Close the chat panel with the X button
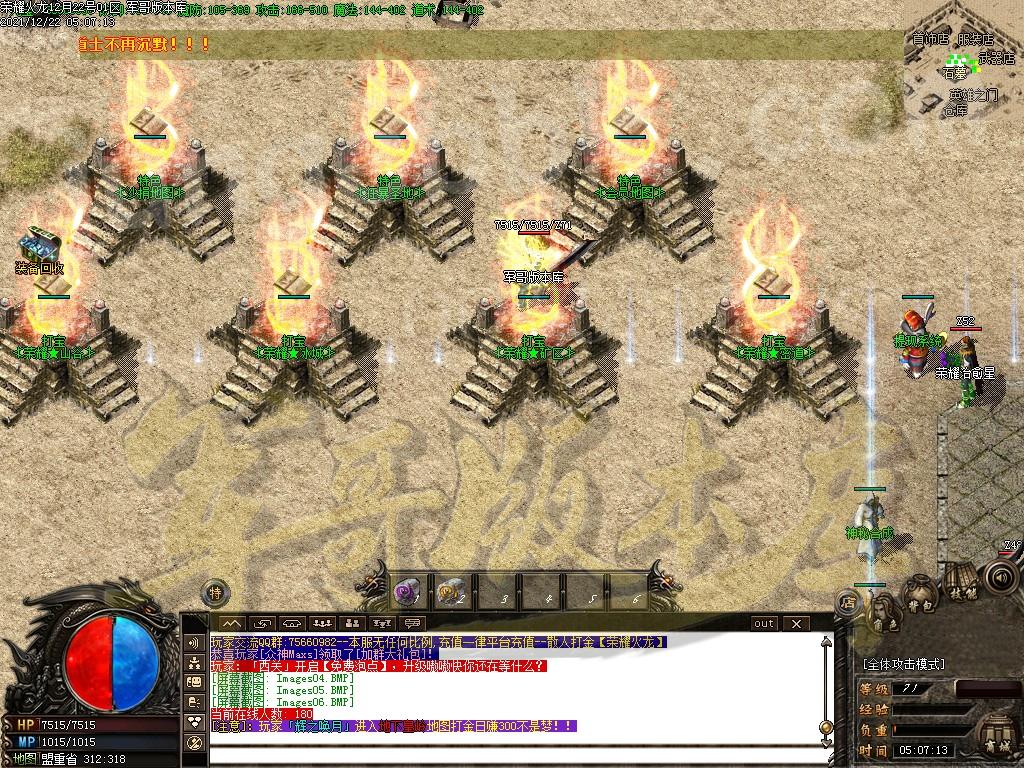1024x768 pixels. coord(796,624)
